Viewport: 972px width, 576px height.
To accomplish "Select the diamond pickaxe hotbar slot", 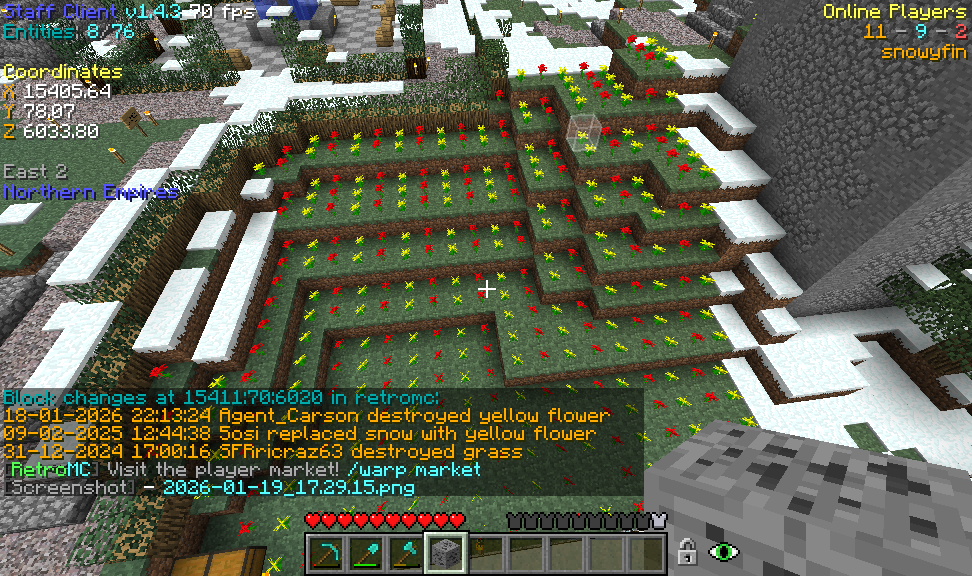I will tap(325, 552).
